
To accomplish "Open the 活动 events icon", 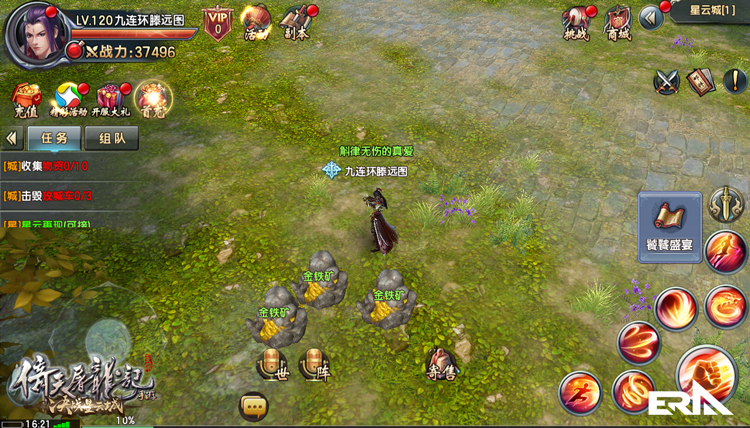I will coord(256,22).
